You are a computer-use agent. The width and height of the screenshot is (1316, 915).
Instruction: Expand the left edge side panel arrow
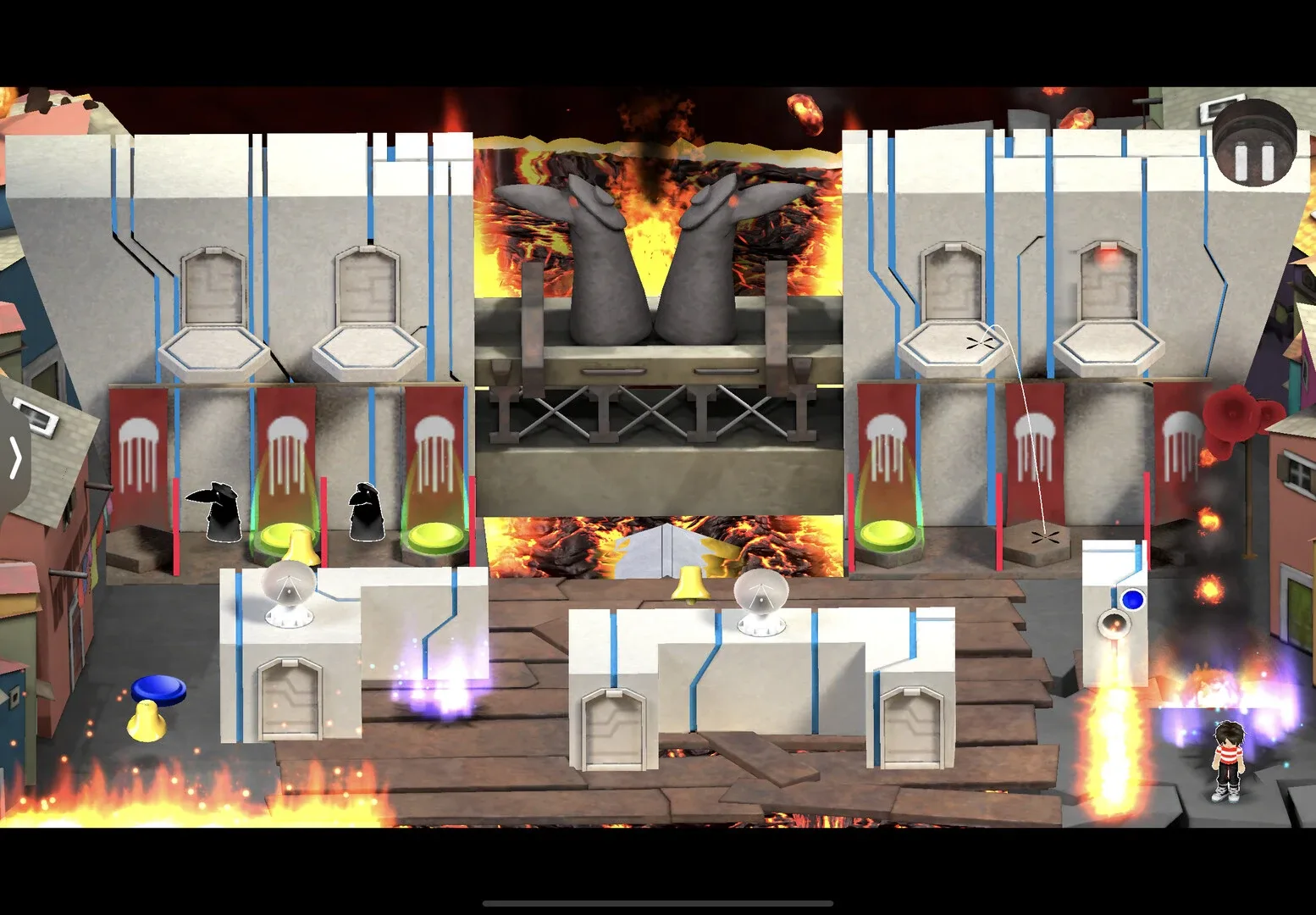[x=15, y=456]
